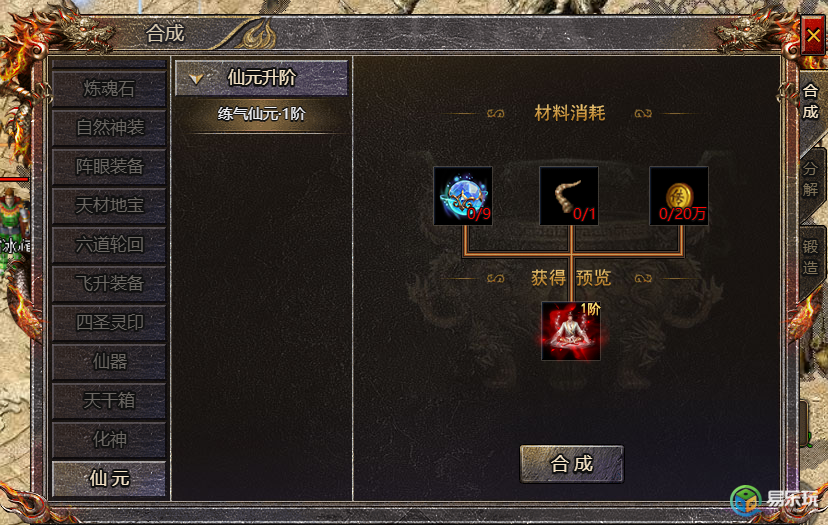The image size is (828, 525).
Task: Click the 合成 craft button
Action: pyautogui.click(x=571, y=464)
